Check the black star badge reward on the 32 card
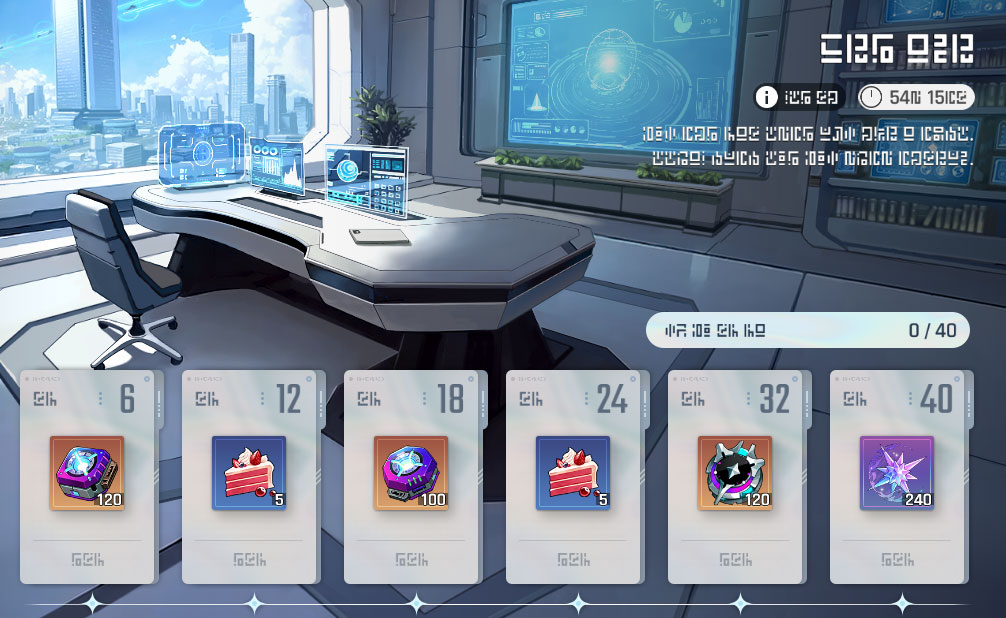Viewport: 1006px width, 618px height. click(735, 473)
